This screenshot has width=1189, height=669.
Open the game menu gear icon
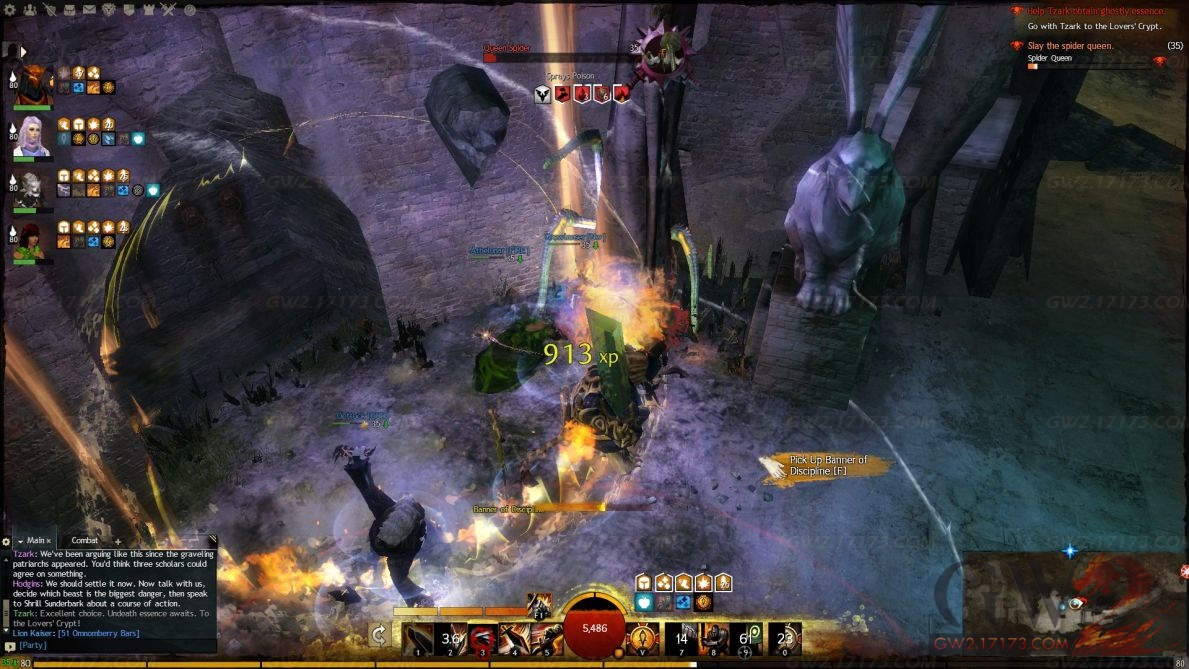click(10, 10)
